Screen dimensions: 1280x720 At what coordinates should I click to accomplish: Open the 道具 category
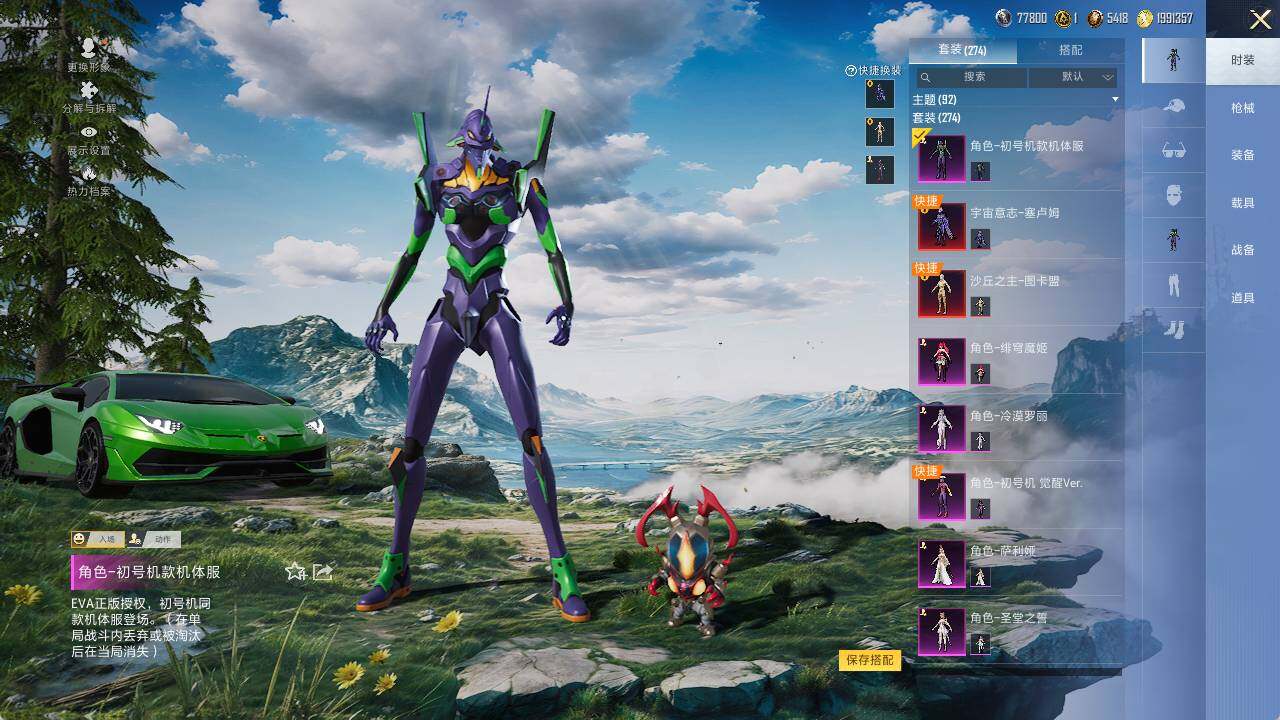pyautogui.click(x=1243, y=298)
